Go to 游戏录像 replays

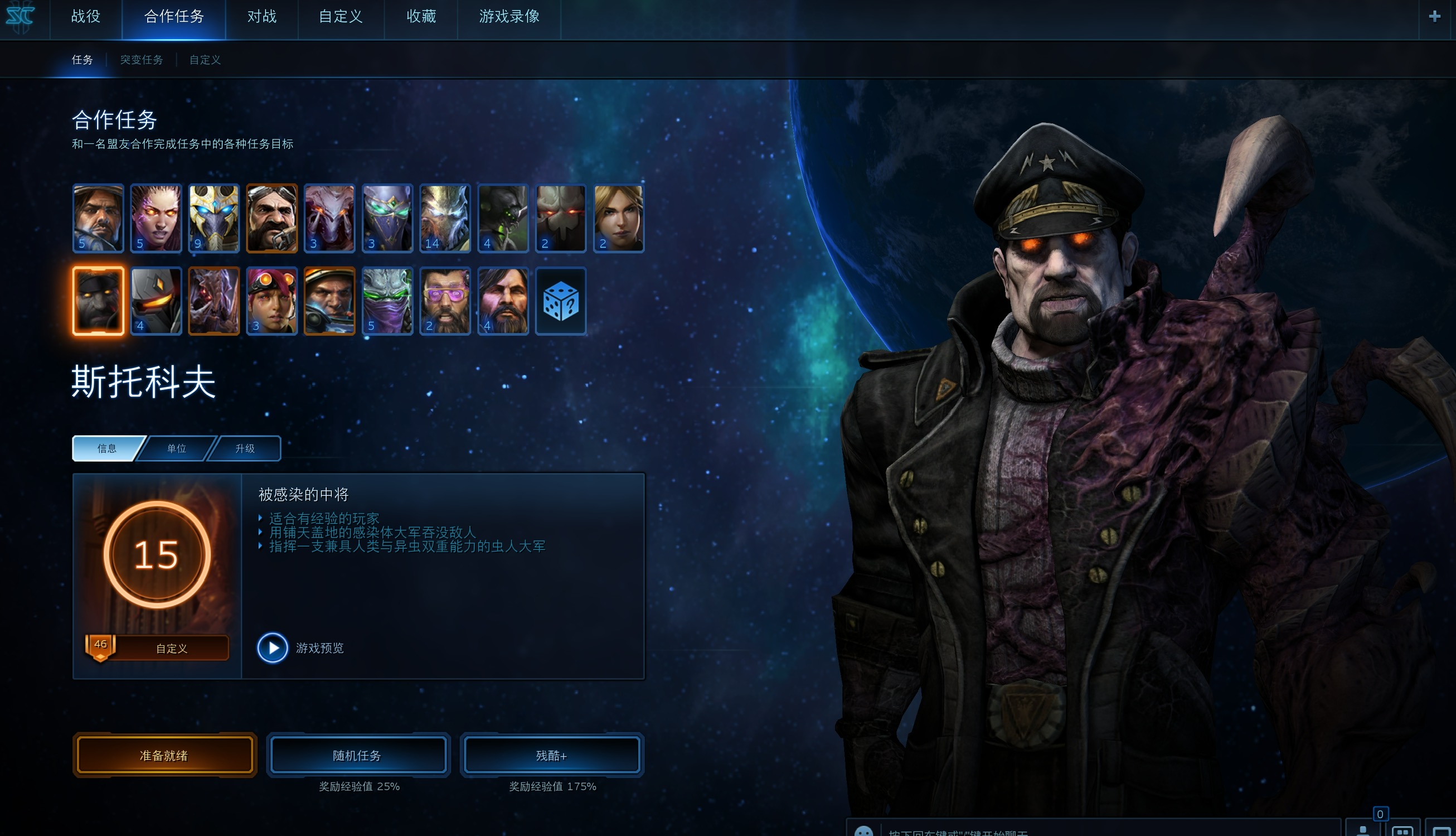509,17
